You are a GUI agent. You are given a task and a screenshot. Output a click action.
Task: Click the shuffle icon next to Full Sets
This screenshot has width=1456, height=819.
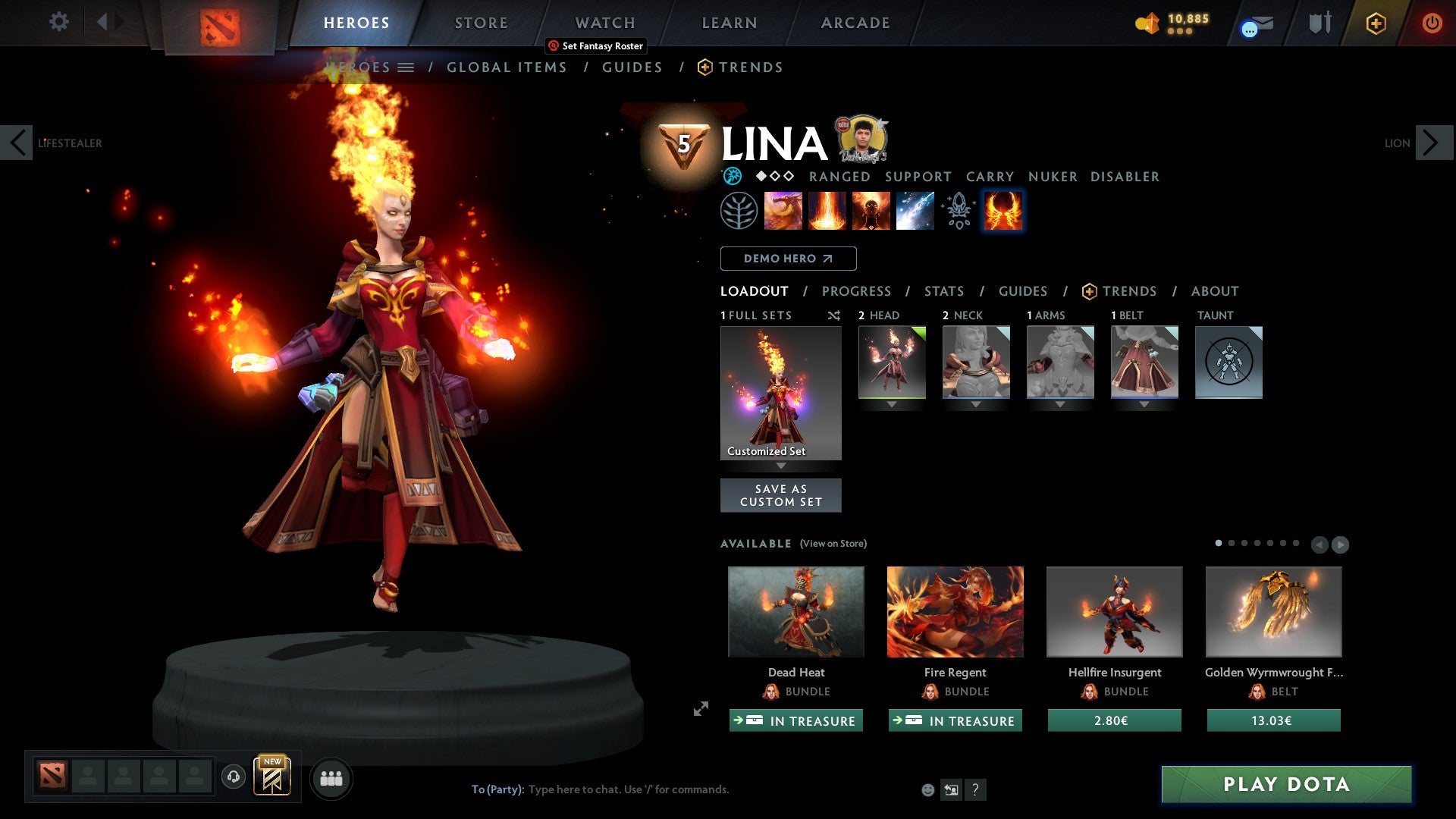pos(834,315)
